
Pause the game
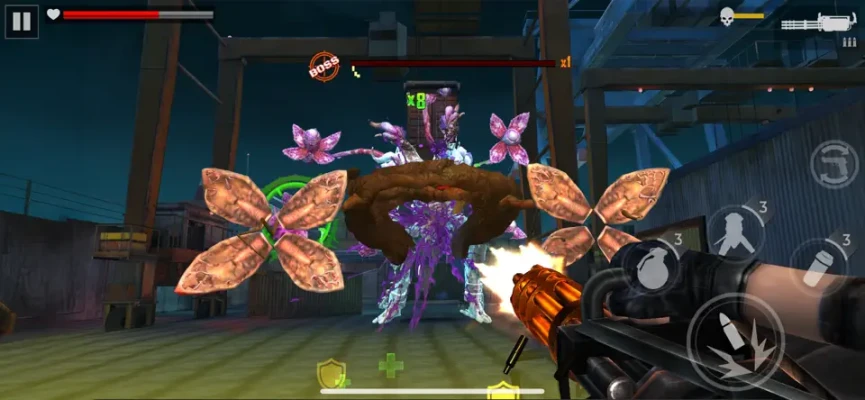click(x=21, y=21)
